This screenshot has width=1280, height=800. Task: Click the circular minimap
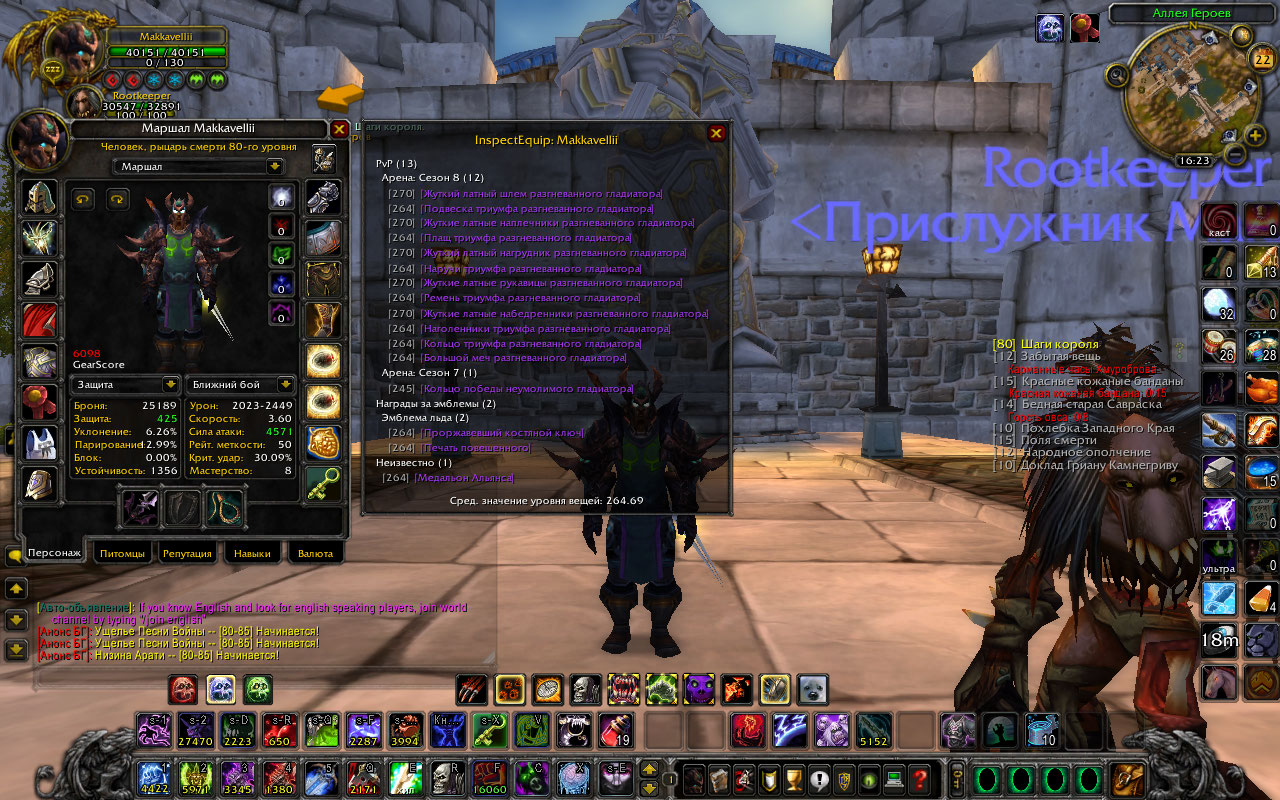tap(1180, 92)
